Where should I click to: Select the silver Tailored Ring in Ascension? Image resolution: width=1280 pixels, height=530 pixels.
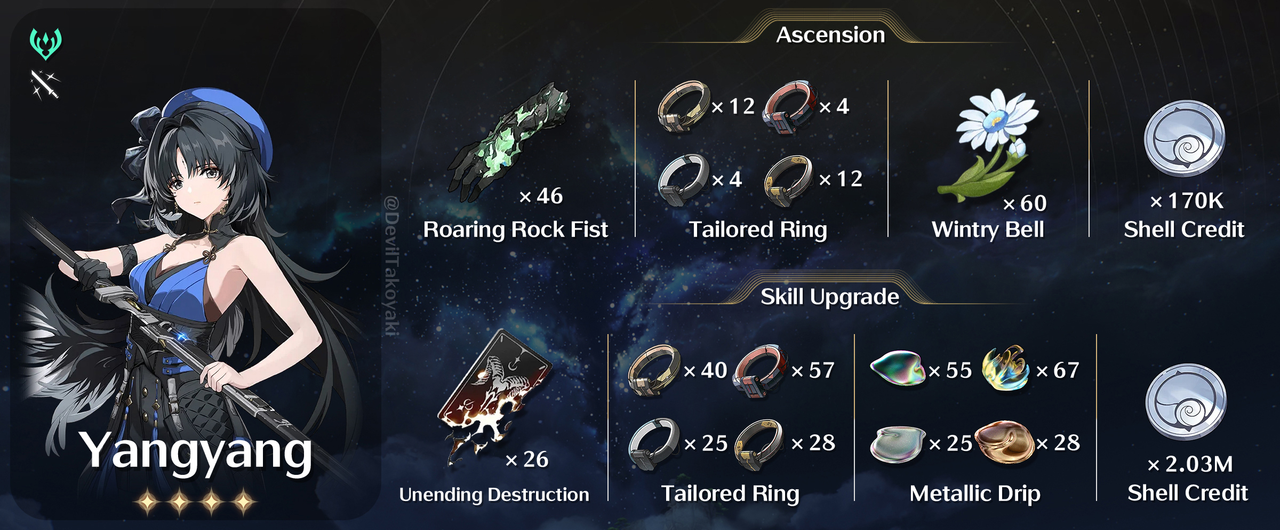(x=683, y=180)
